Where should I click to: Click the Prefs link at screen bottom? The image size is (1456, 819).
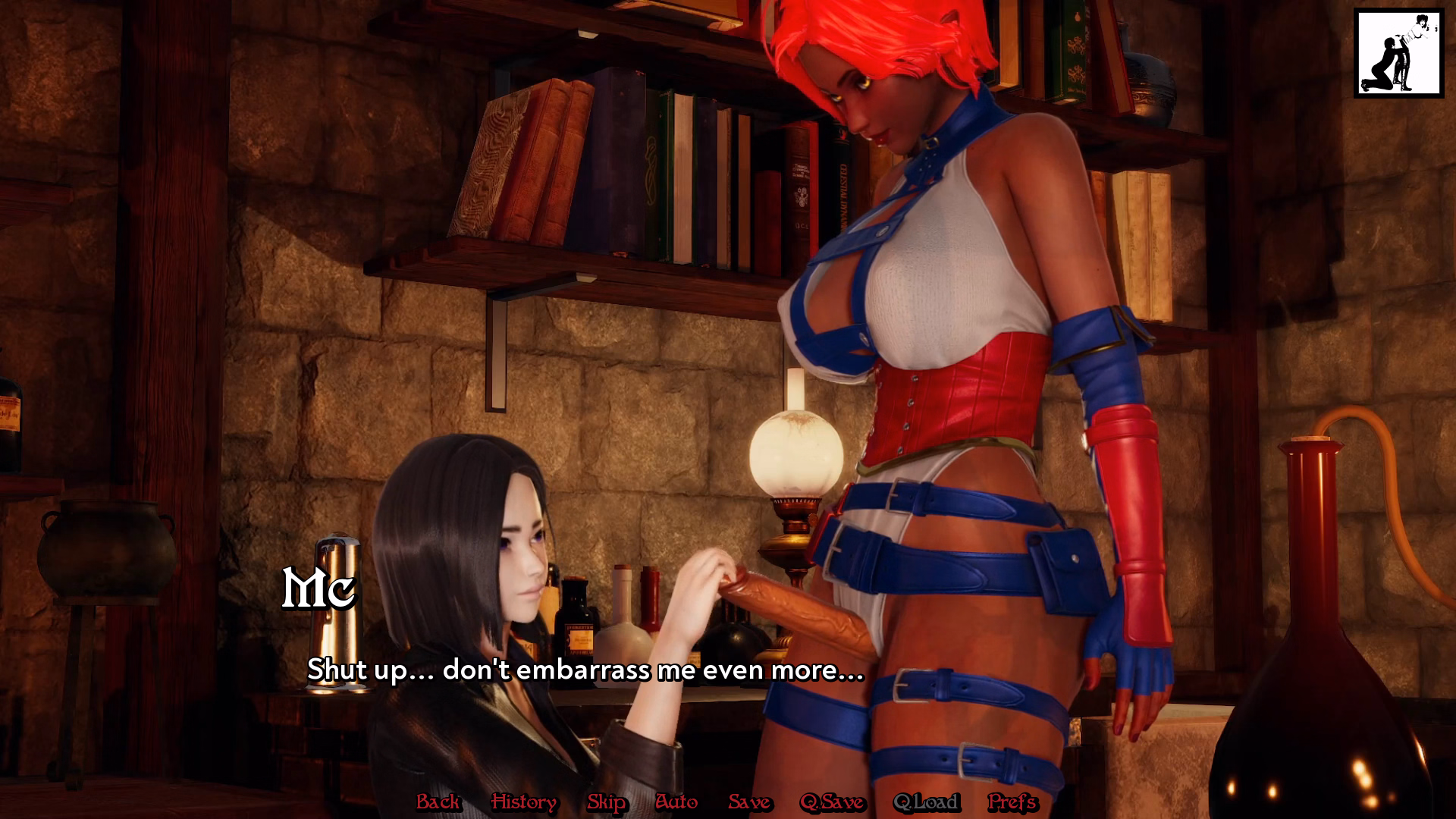[x=1014, y=802]
